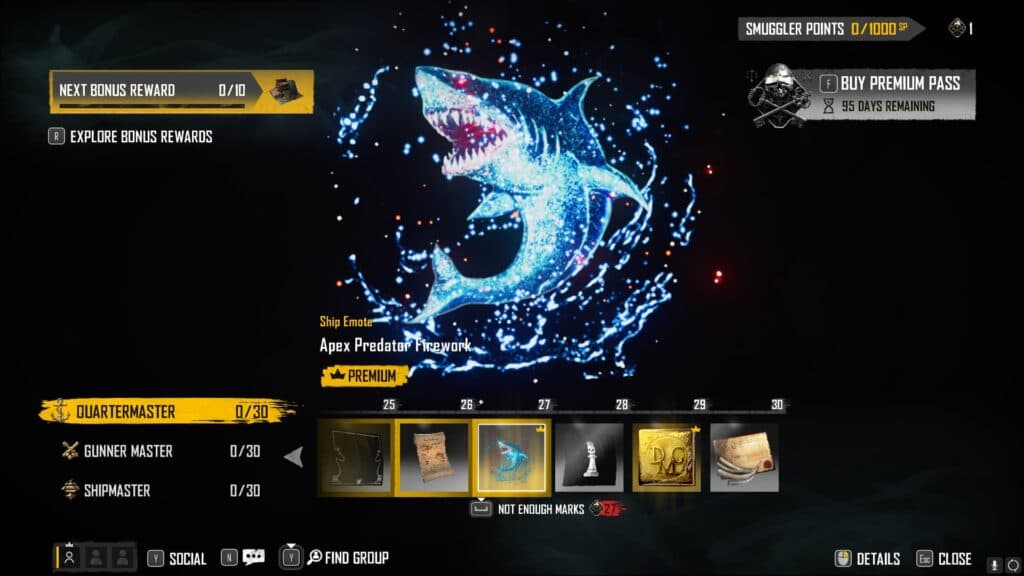Switch to the Gunner Master track

coord(160,451)
